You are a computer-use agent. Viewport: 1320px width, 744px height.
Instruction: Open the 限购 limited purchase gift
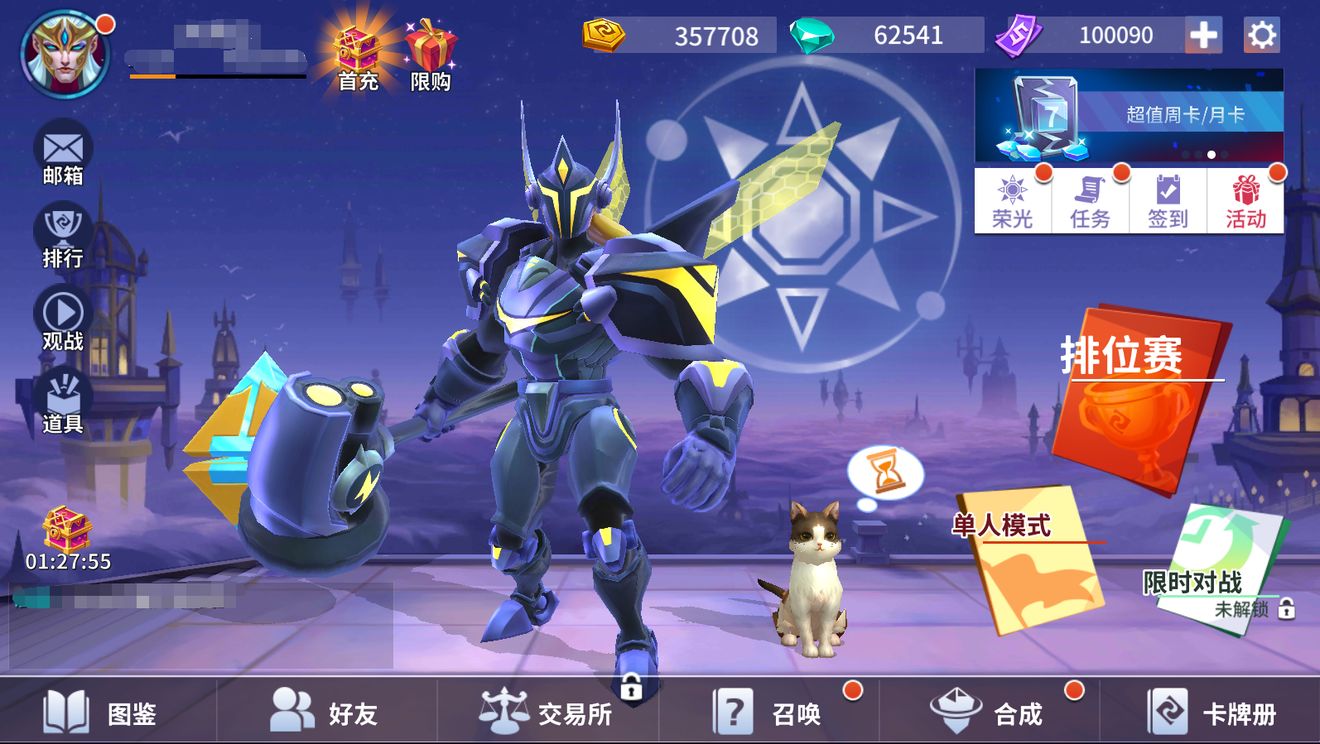(431, 55)
